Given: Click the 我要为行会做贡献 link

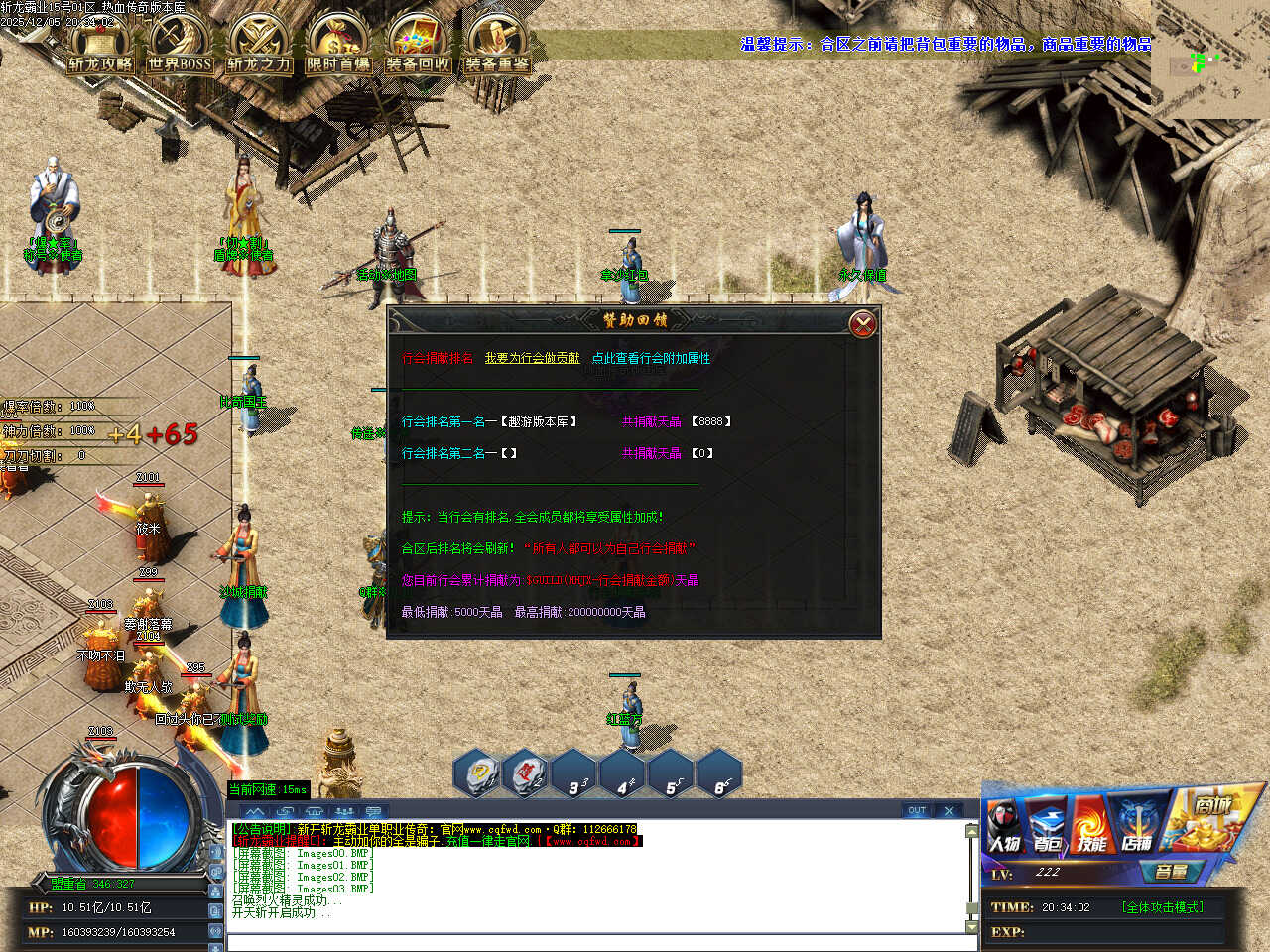Looking at the screenshot, I should pos(532,358).
